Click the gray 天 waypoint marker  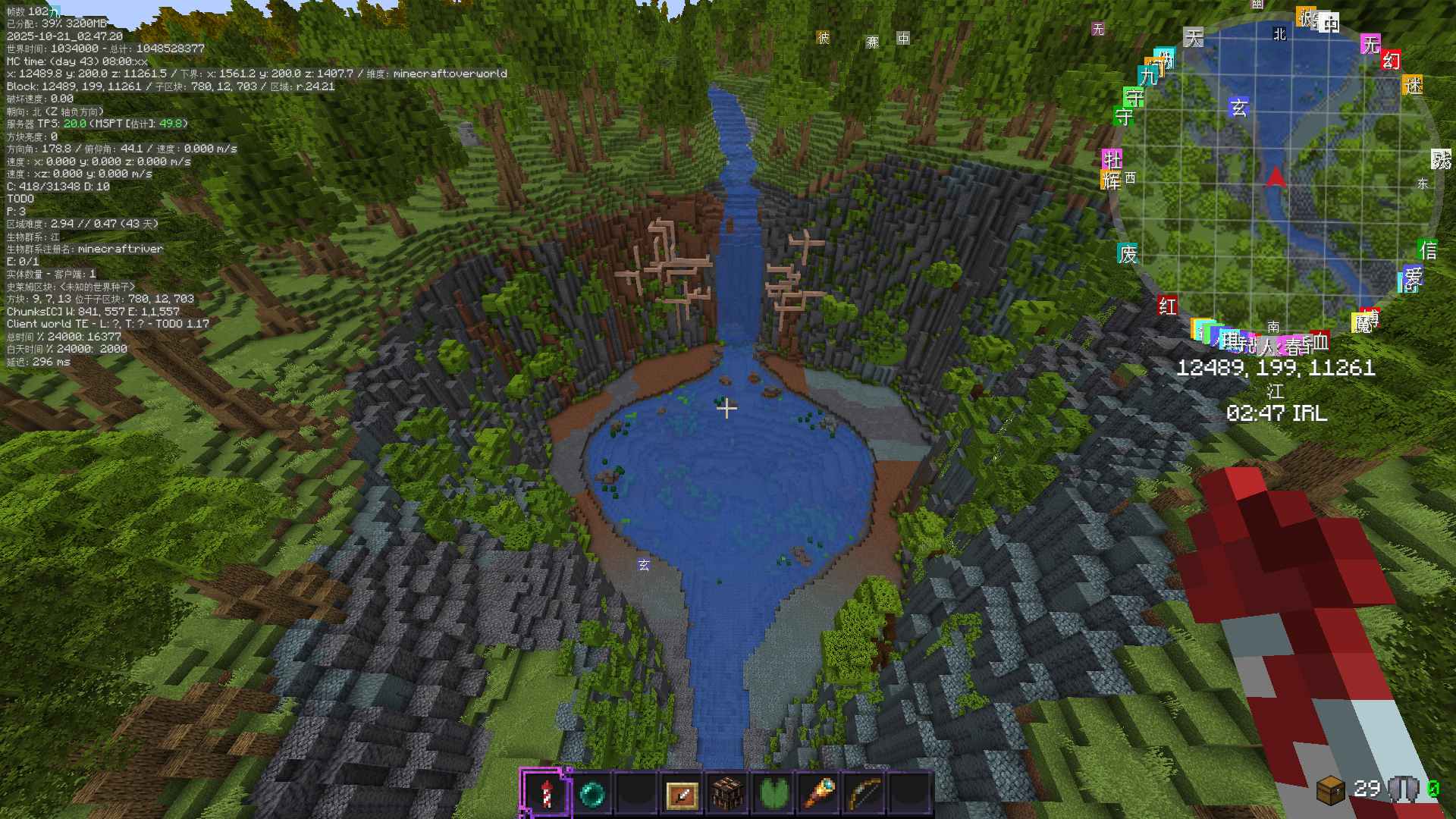tap(1194, 38)
